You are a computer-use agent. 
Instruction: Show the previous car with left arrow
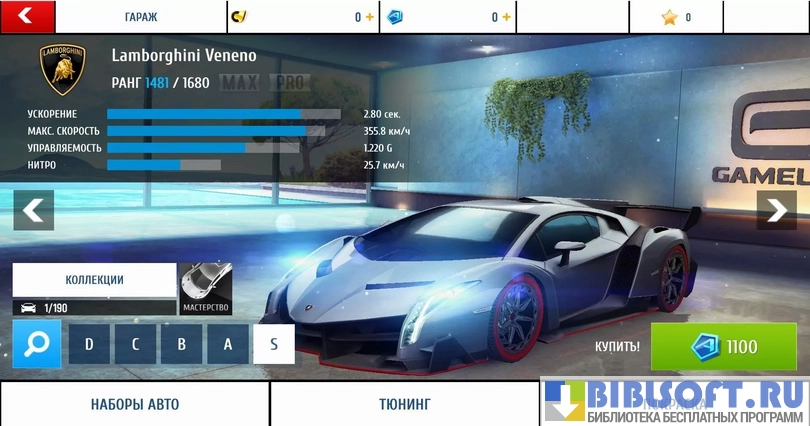click(x=33, y=210)
